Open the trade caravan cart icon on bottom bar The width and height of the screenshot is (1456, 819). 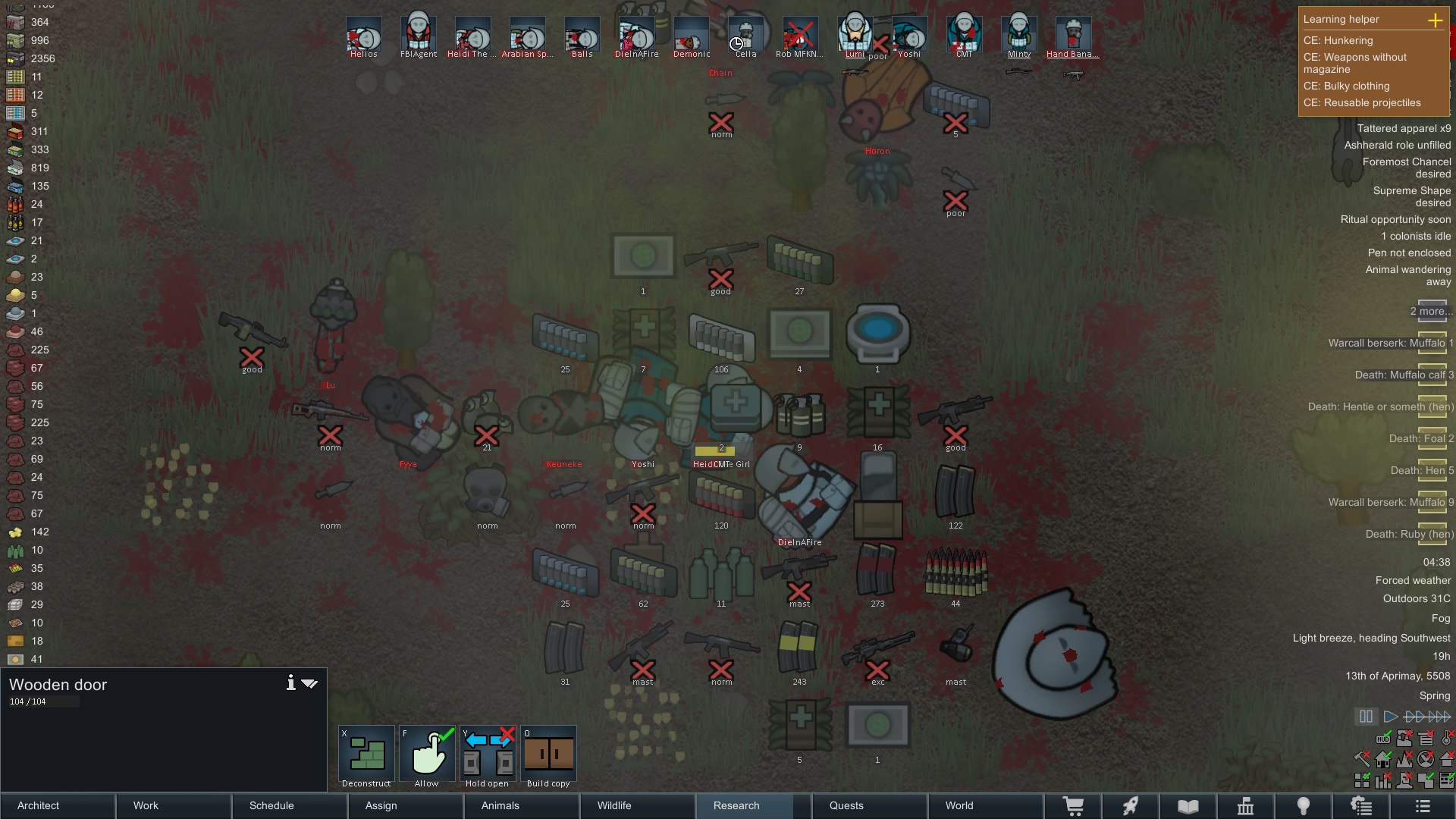click(x=1075, y=805)
